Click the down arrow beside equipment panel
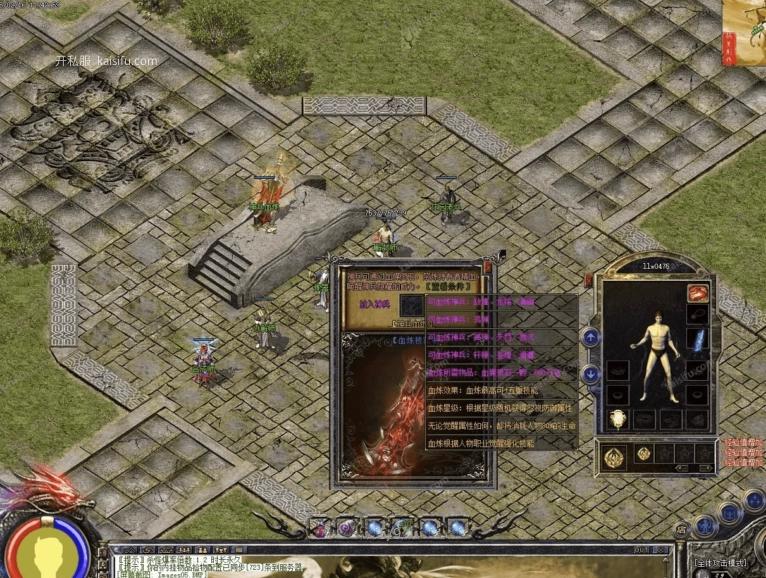 [x=591, y=374]
